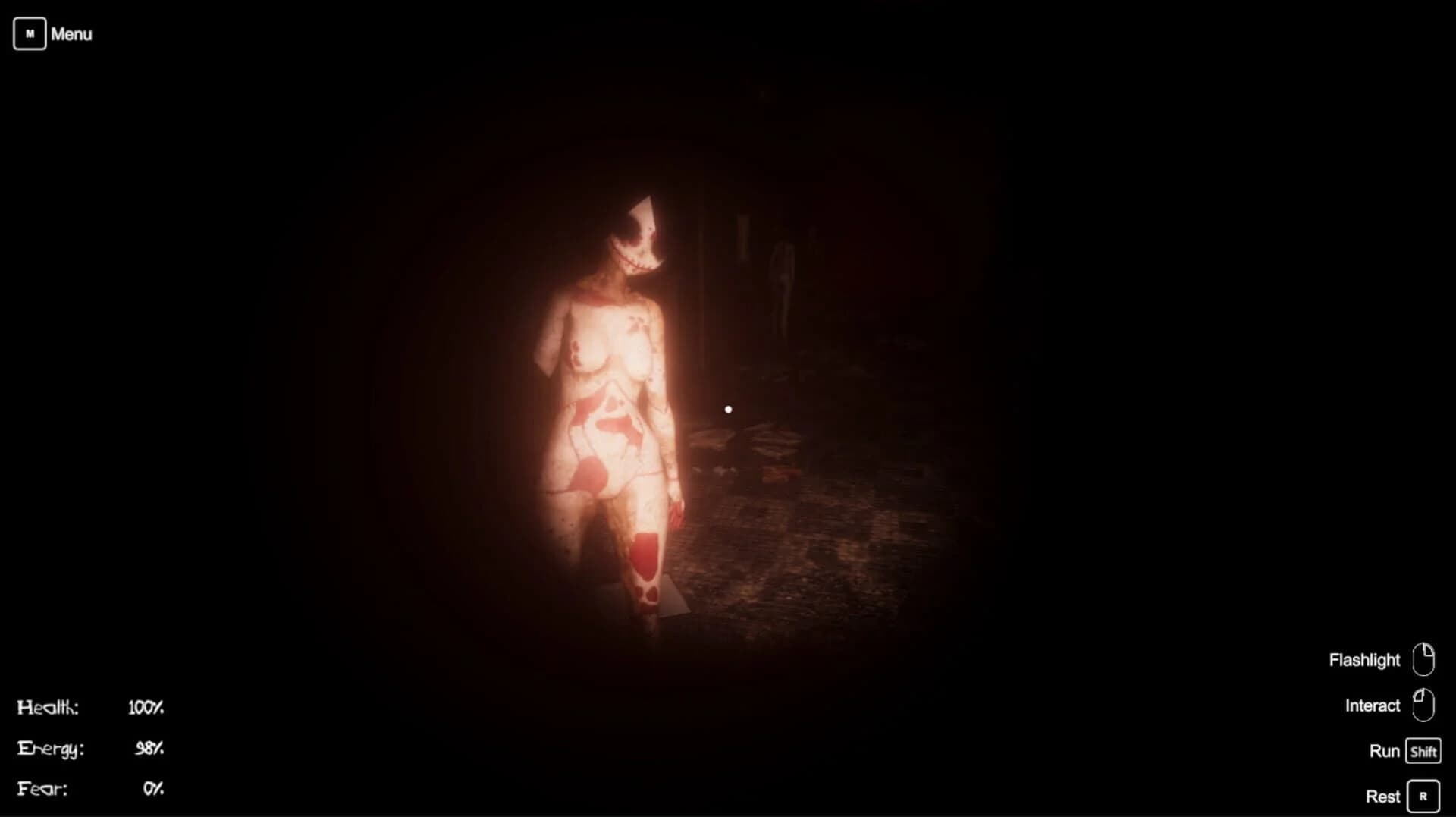The width and height of the screenshot is (1456, 817).
Task: Click the crosshair dot at screen center
Action: point(729,409)
